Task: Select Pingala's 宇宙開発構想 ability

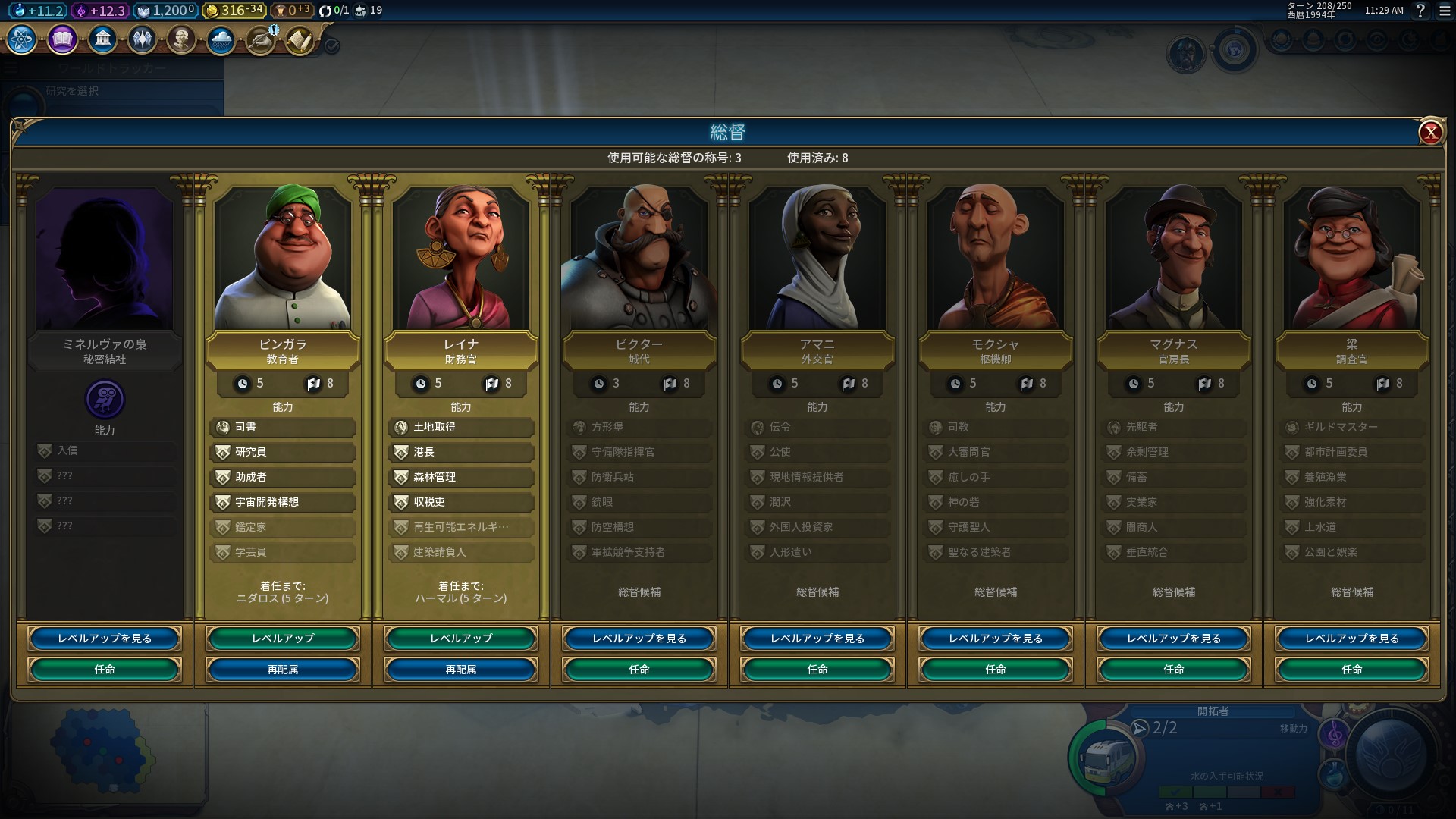Action: 283,502
